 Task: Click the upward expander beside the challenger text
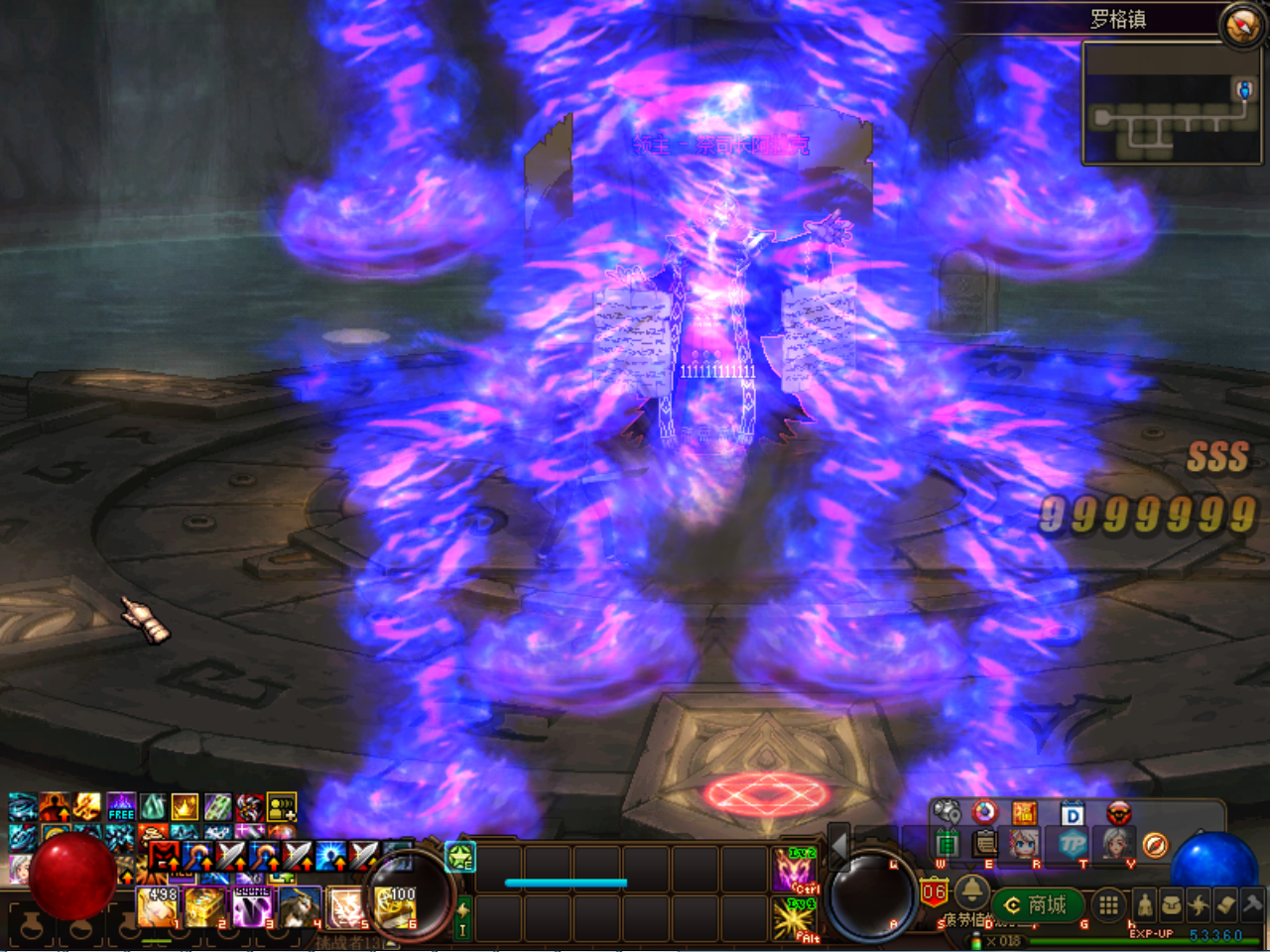(x=390, y=943)
